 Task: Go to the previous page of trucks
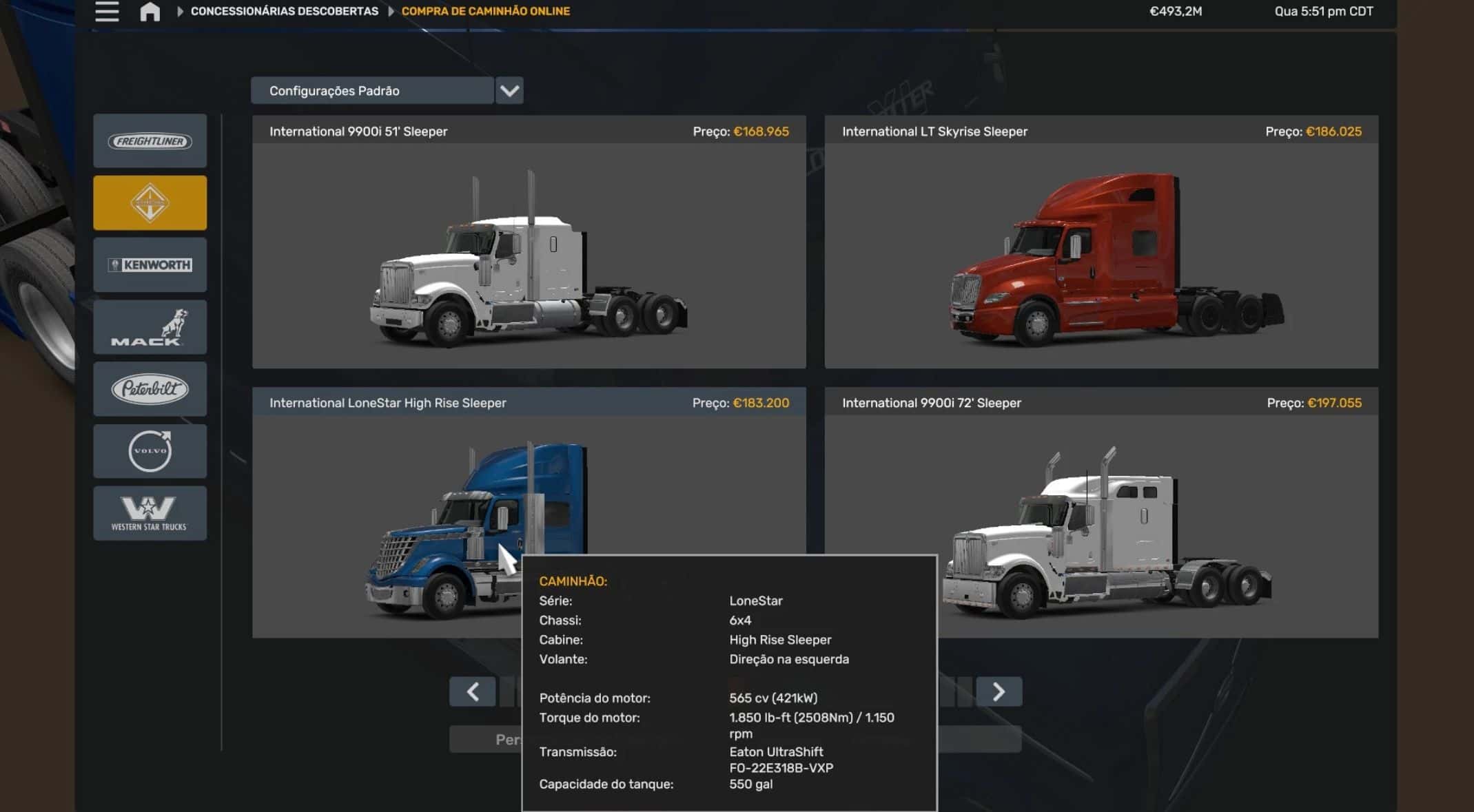[473, 691]
